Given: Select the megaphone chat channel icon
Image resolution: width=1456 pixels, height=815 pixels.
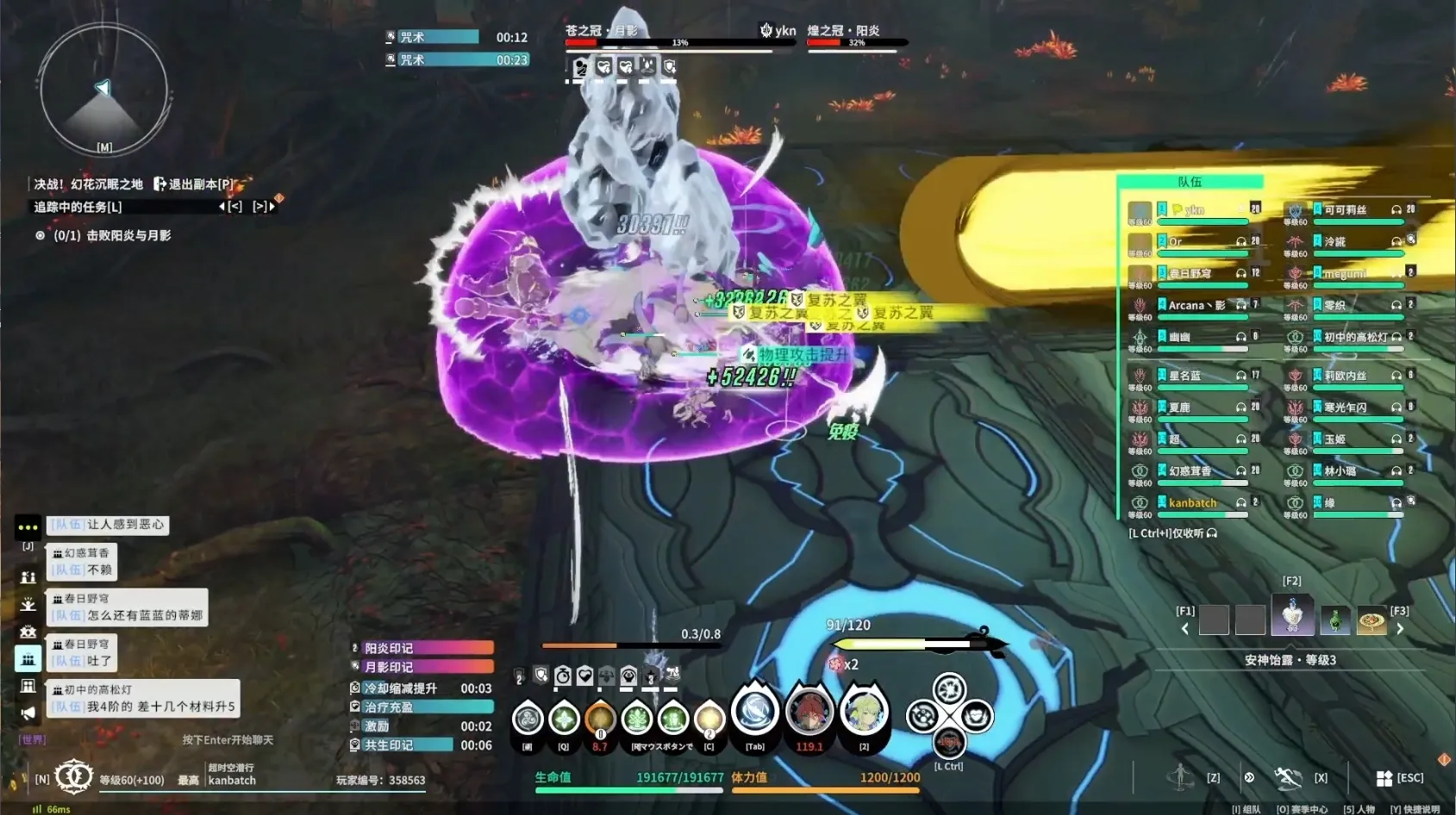Looking at the screenshot, I should [28, 713].
